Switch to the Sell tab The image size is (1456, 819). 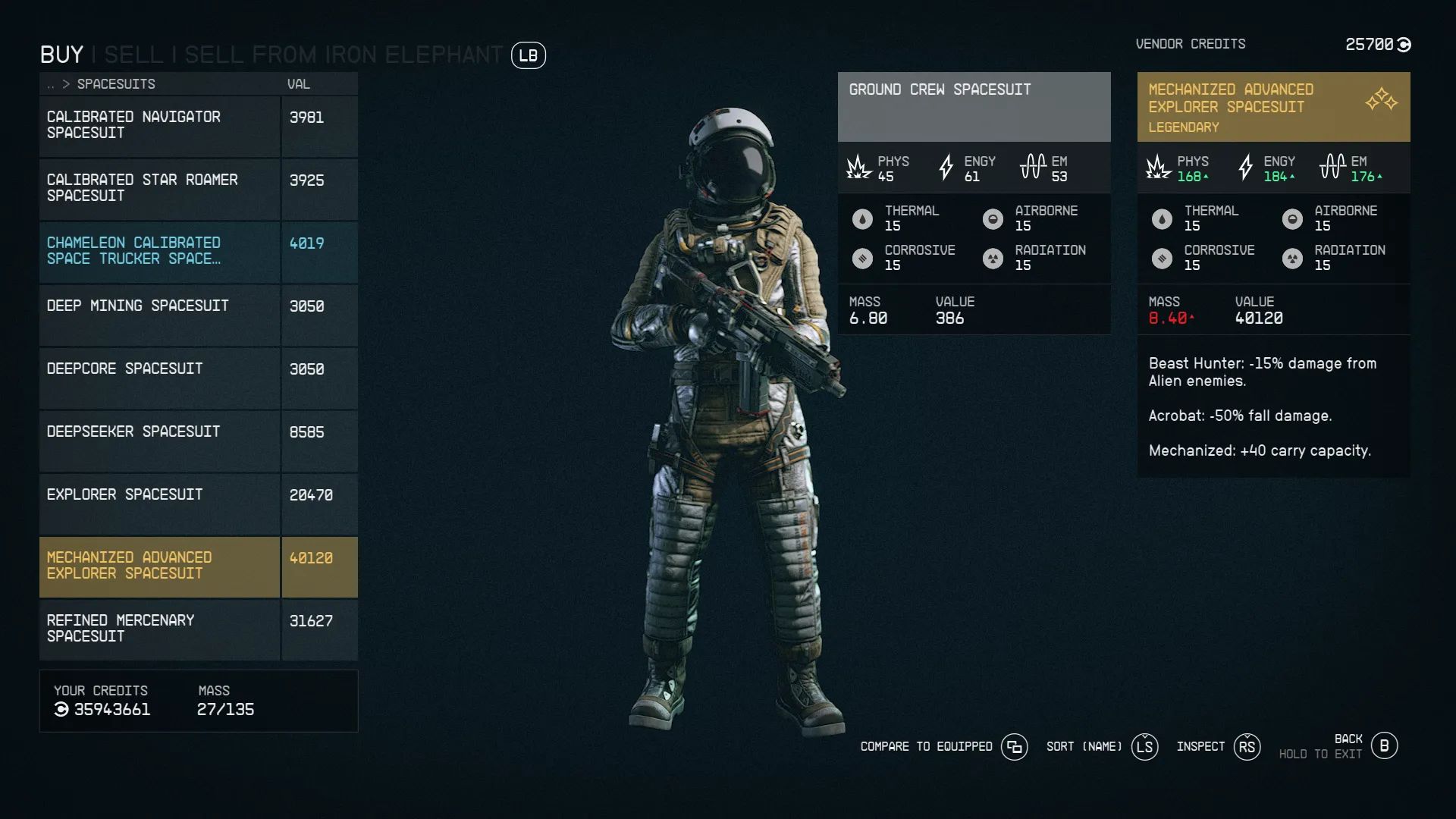[x=133, y=55]
